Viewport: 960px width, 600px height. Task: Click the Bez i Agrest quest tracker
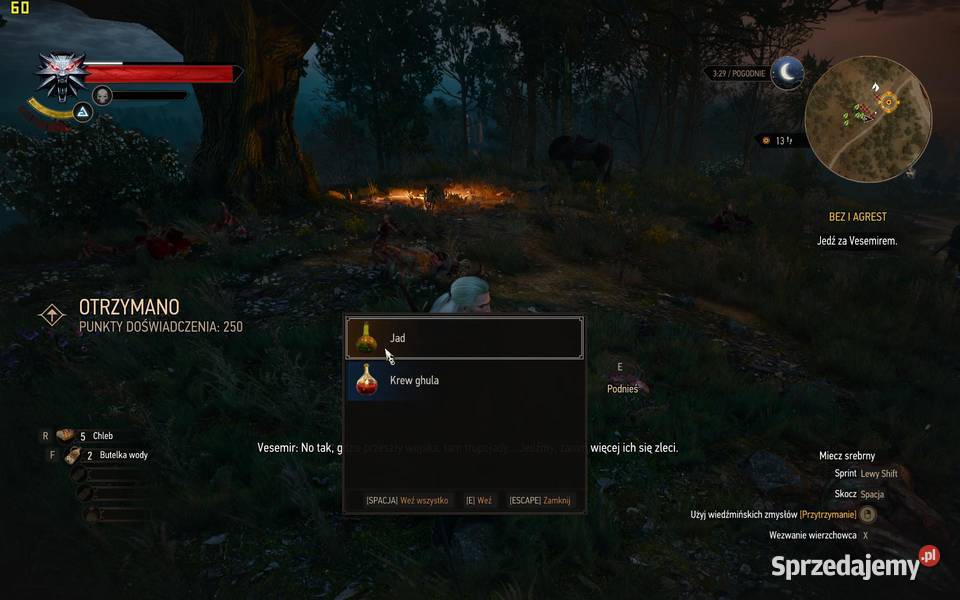(857, 217)
